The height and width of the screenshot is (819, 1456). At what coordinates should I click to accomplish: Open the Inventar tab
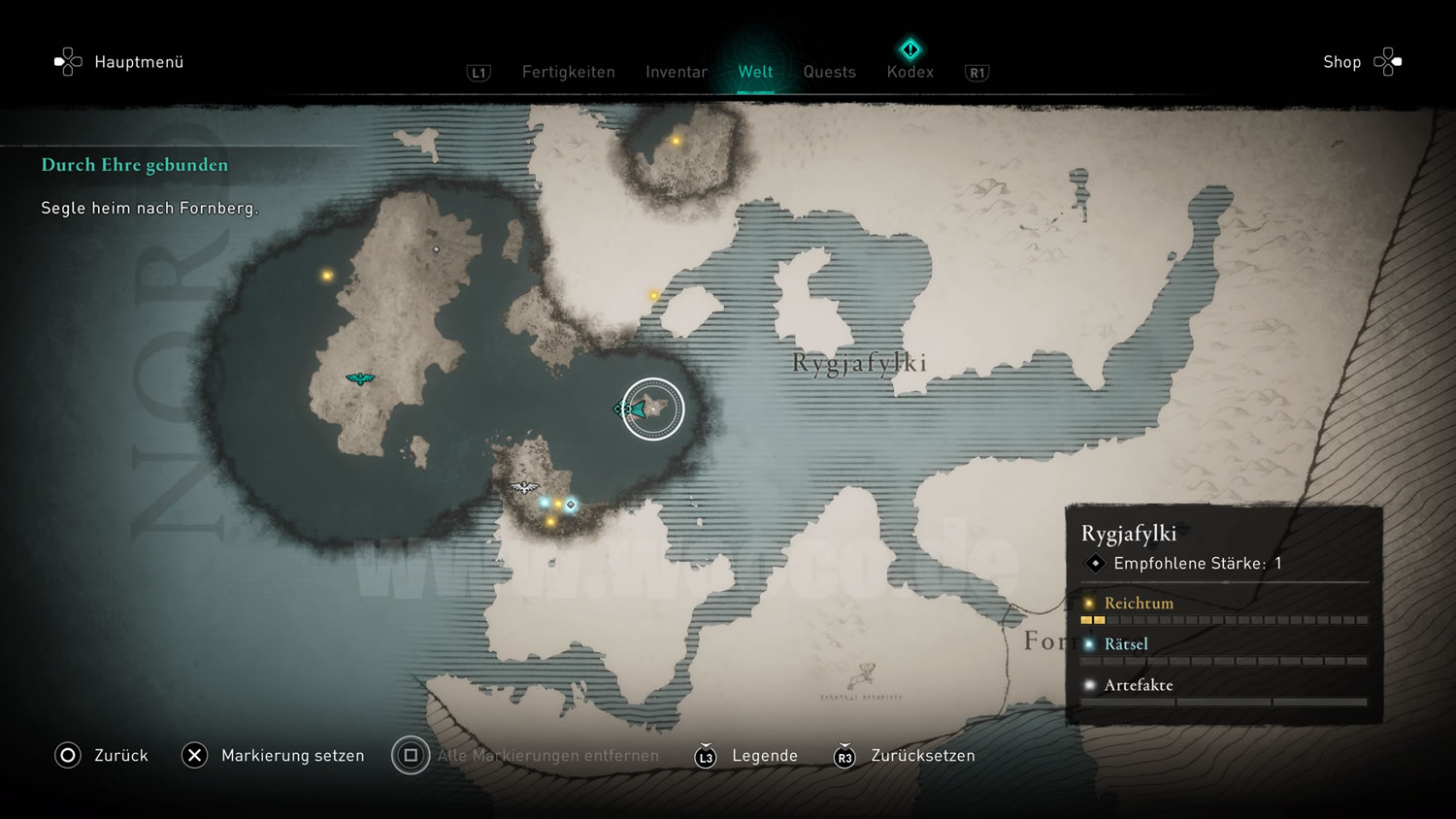point(677,72)
